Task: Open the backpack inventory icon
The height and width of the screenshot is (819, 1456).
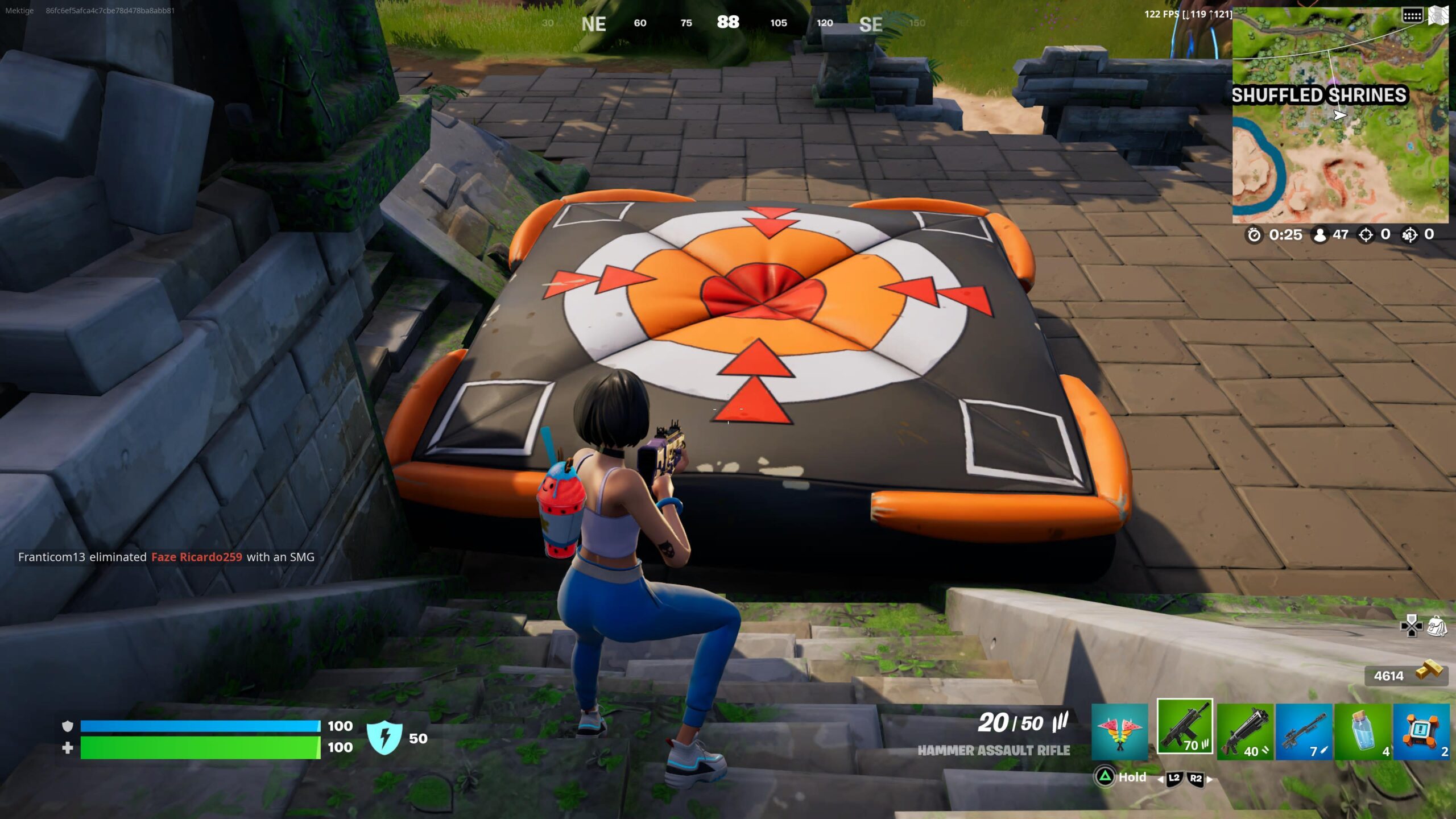Action: tap(1437, 626)
